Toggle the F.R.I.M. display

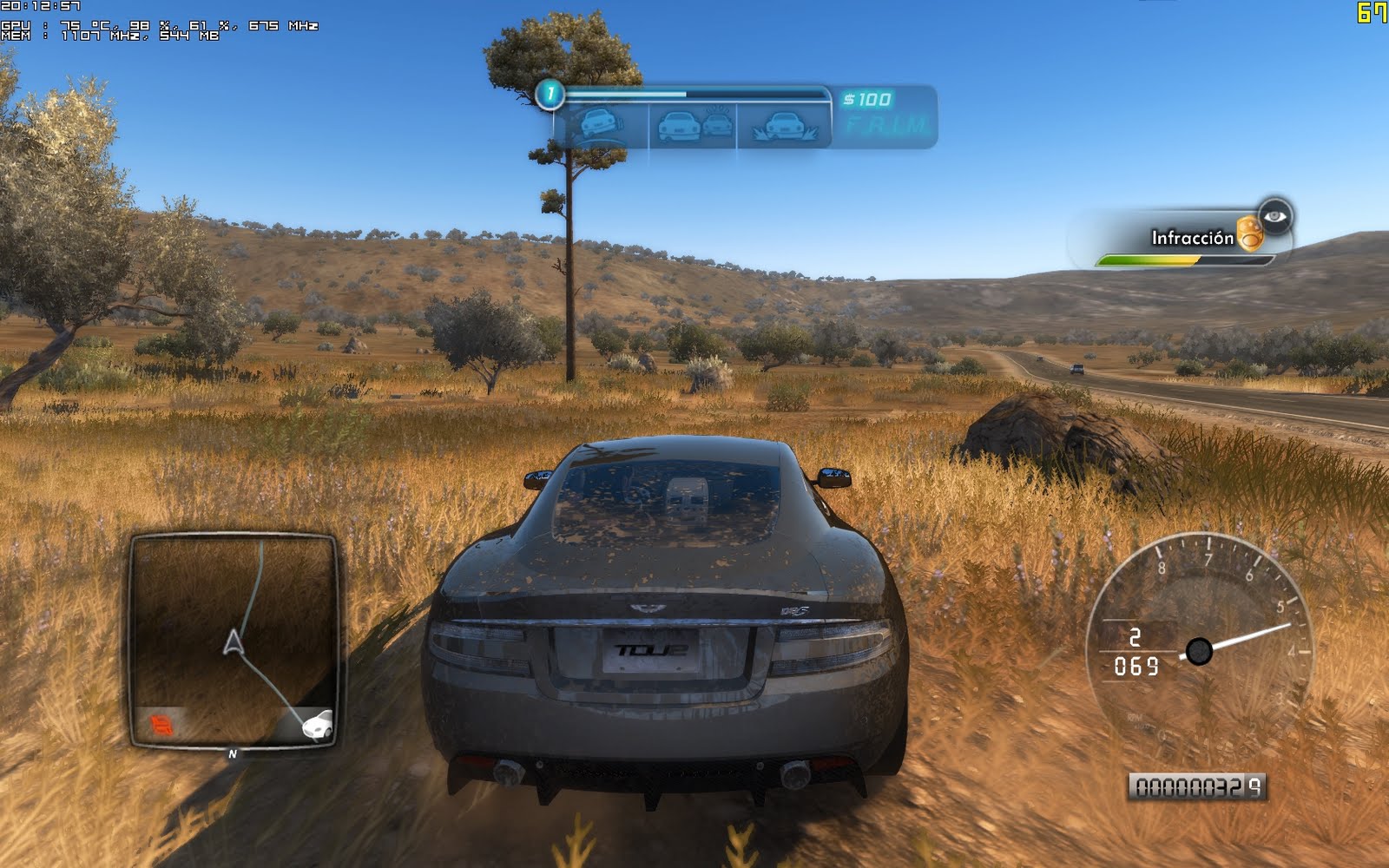coord(885,124)
